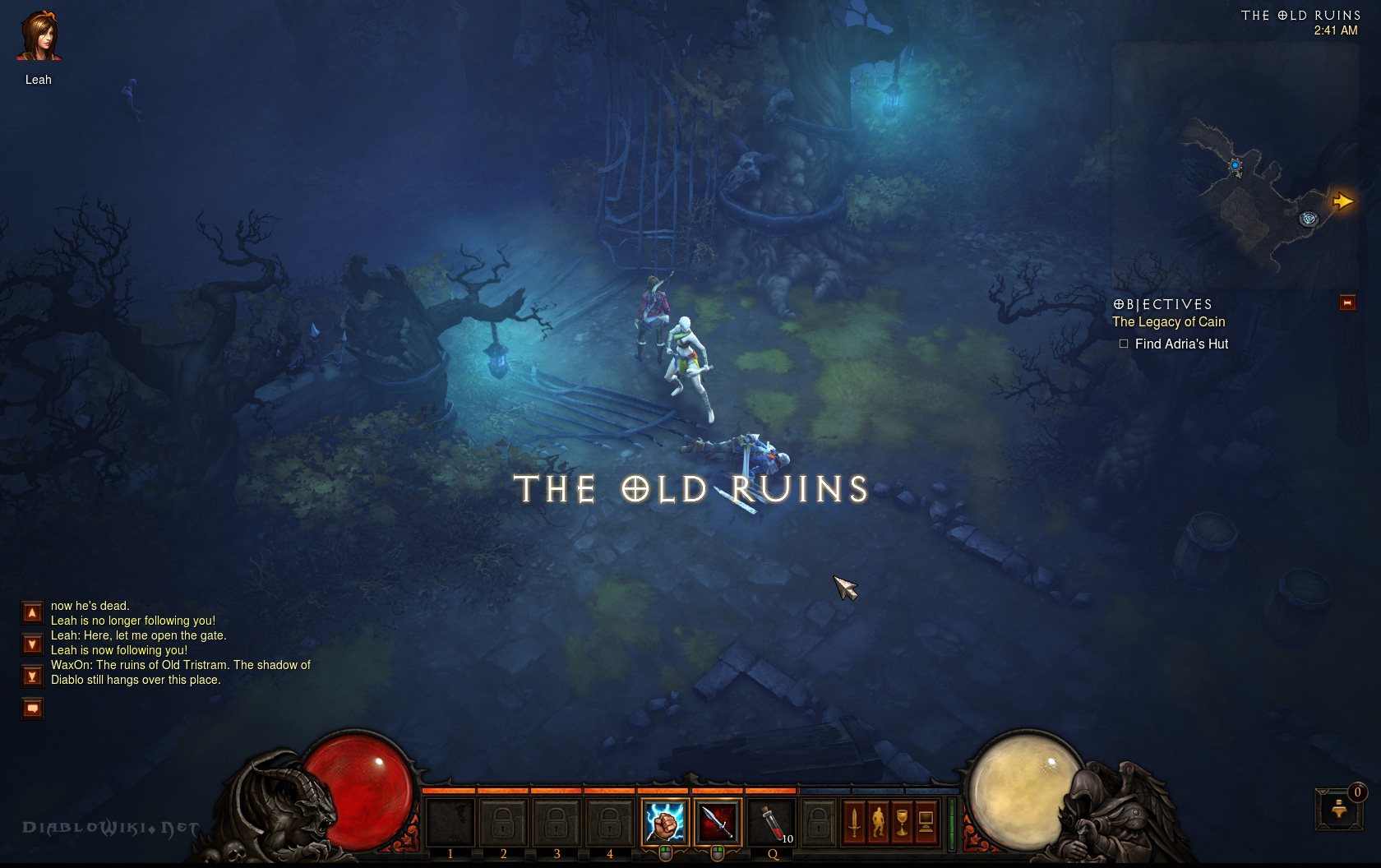1381x868 pixels.
Task: Open the goblet menu button
Action: click(902, 821)
